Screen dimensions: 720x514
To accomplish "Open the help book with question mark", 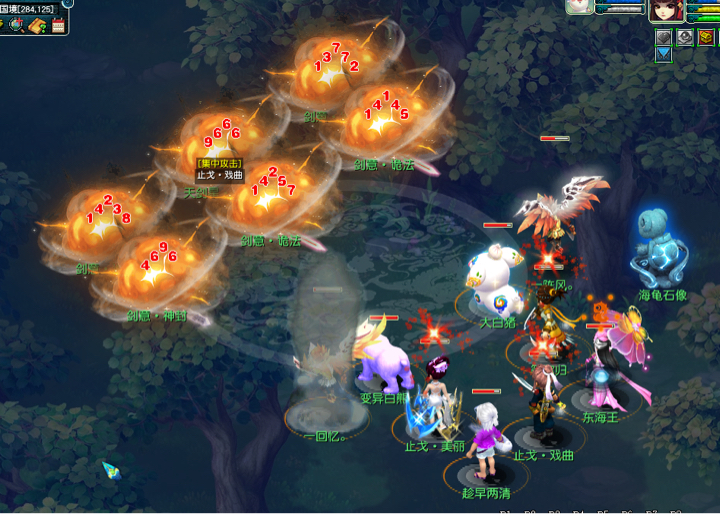I will coord(38,25).
